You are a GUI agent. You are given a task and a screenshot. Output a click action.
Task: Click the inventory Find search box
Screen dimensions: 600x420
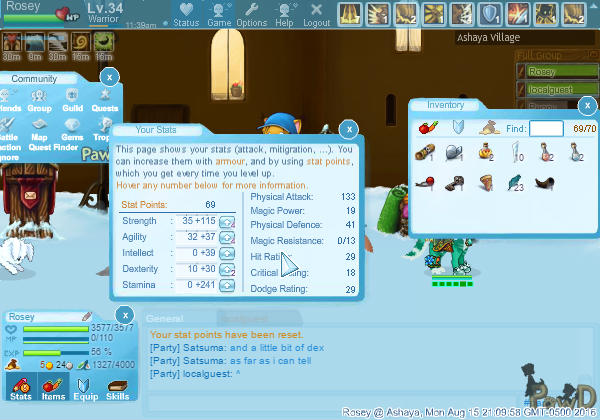pyautogui.click(x=546, y=128)
